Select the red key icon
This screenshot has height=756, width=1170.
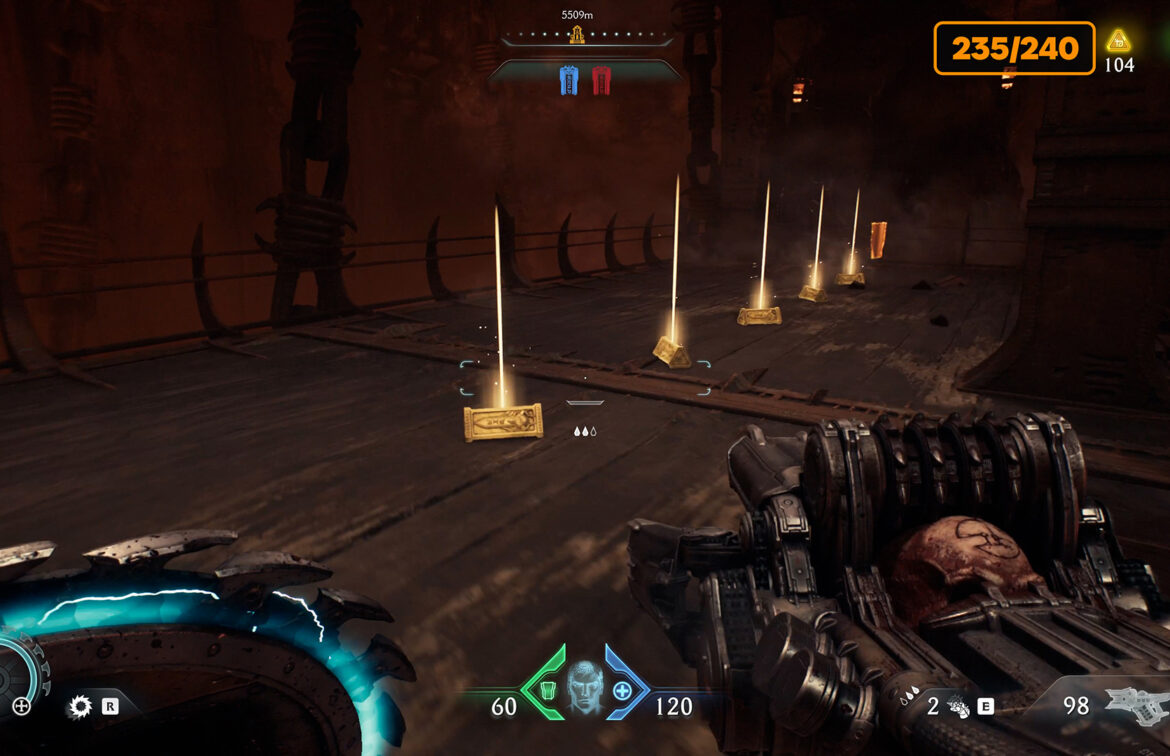click(601, 80)
